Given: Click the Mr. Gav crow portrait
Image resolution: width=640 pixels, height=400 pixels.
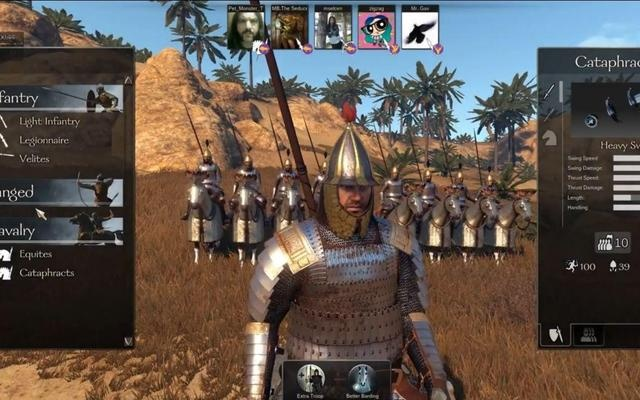Looking at the screenshot, I should pos(419,30).
